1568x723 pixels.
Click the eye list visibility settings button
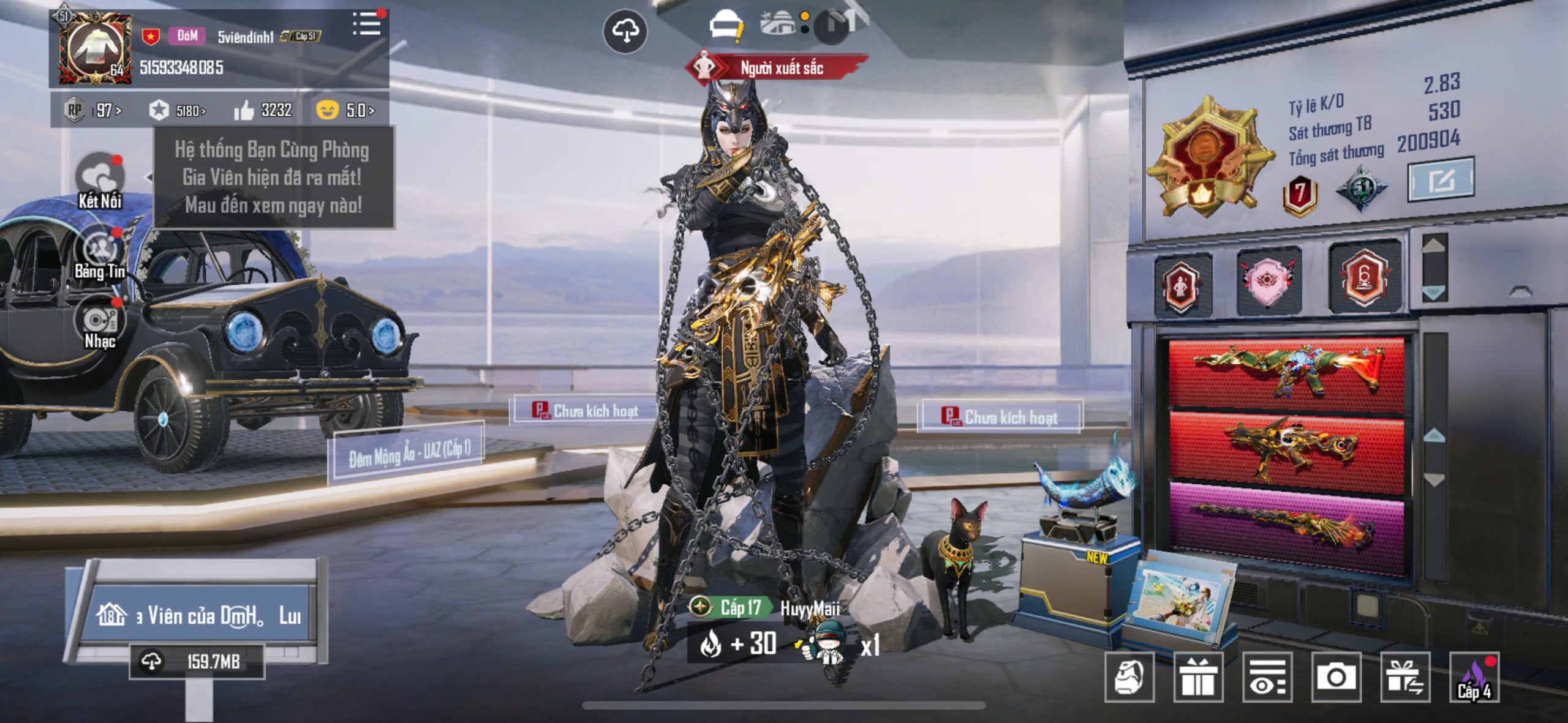click(x=1267, y=677)
